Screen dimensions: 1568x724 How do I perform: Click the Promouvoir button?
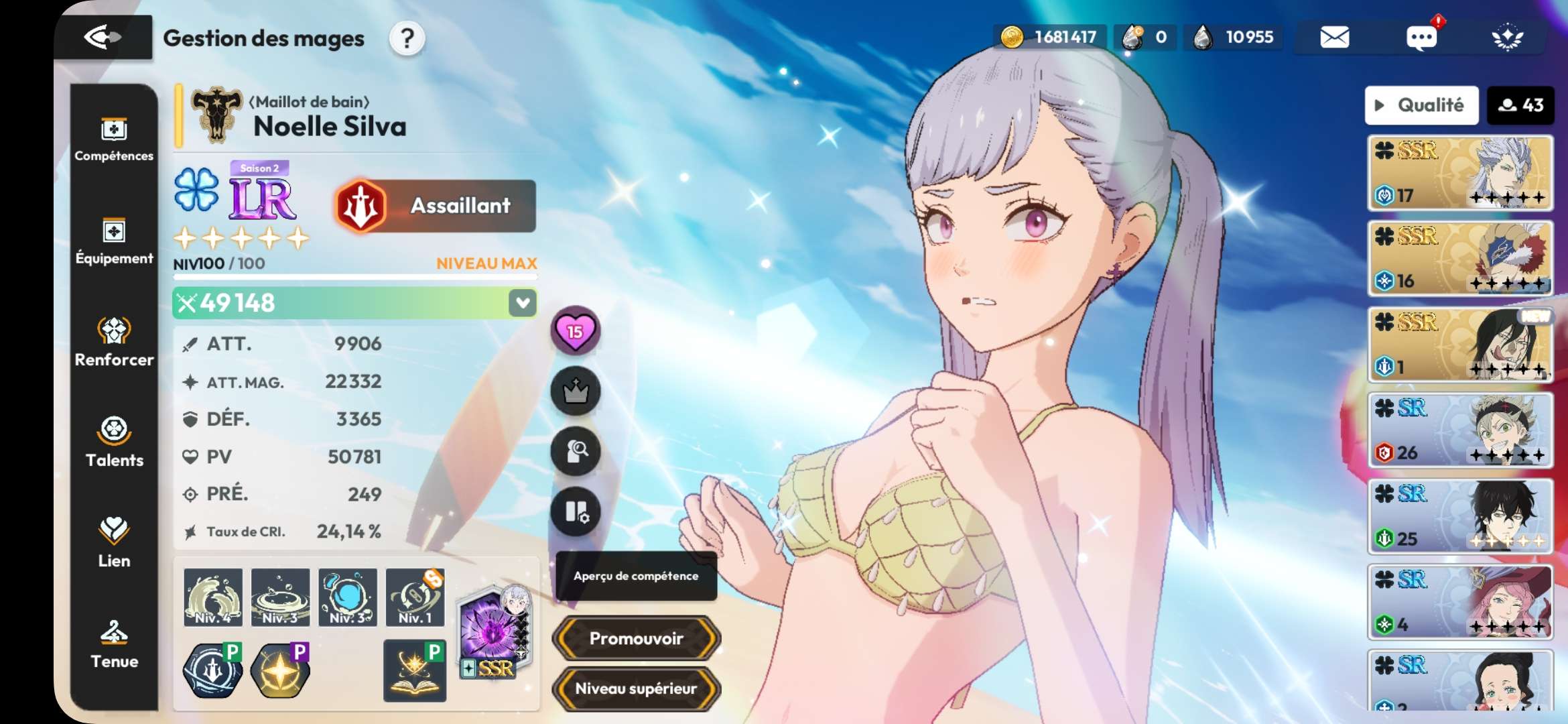[636, 638]
